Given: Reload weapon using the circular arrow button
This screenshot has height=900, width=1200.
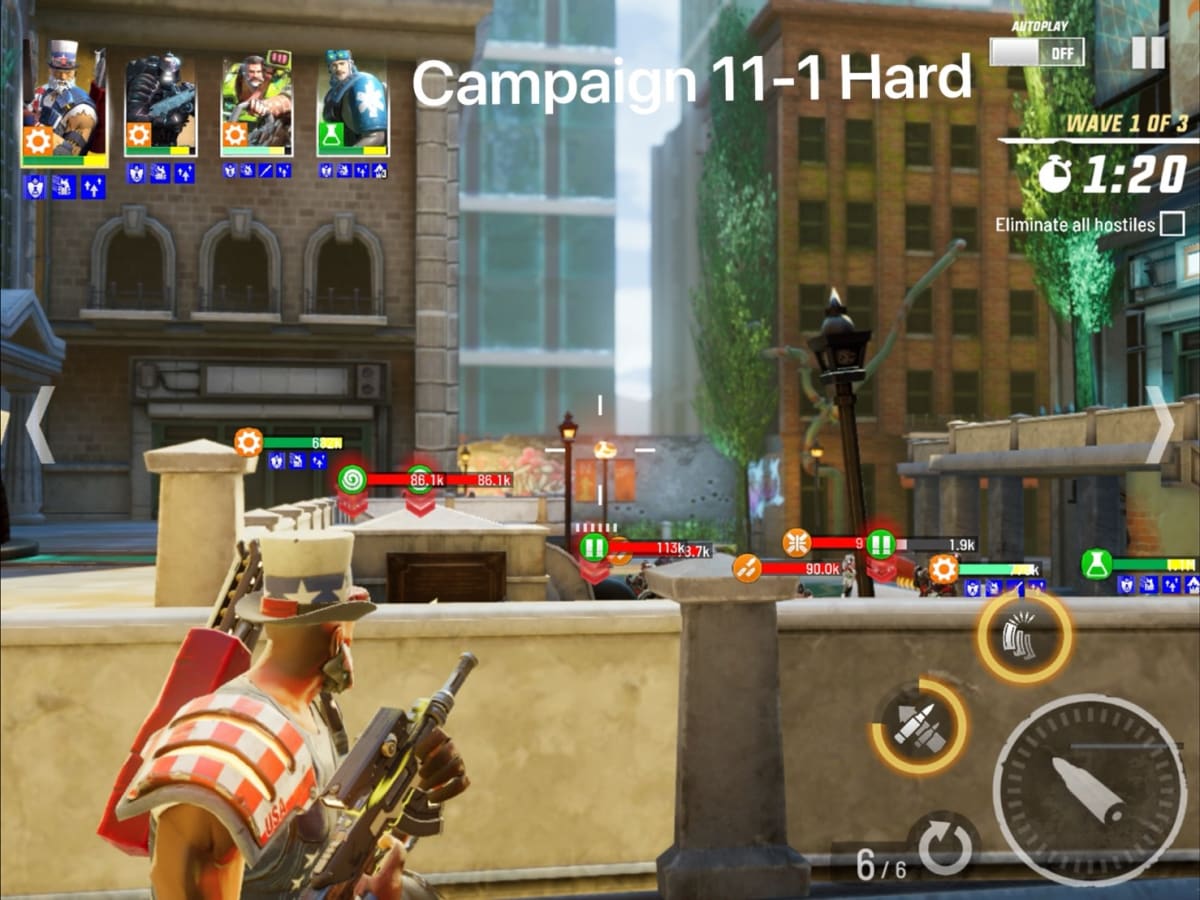Looking at the screenshot, I should click(x=944, y=848).
